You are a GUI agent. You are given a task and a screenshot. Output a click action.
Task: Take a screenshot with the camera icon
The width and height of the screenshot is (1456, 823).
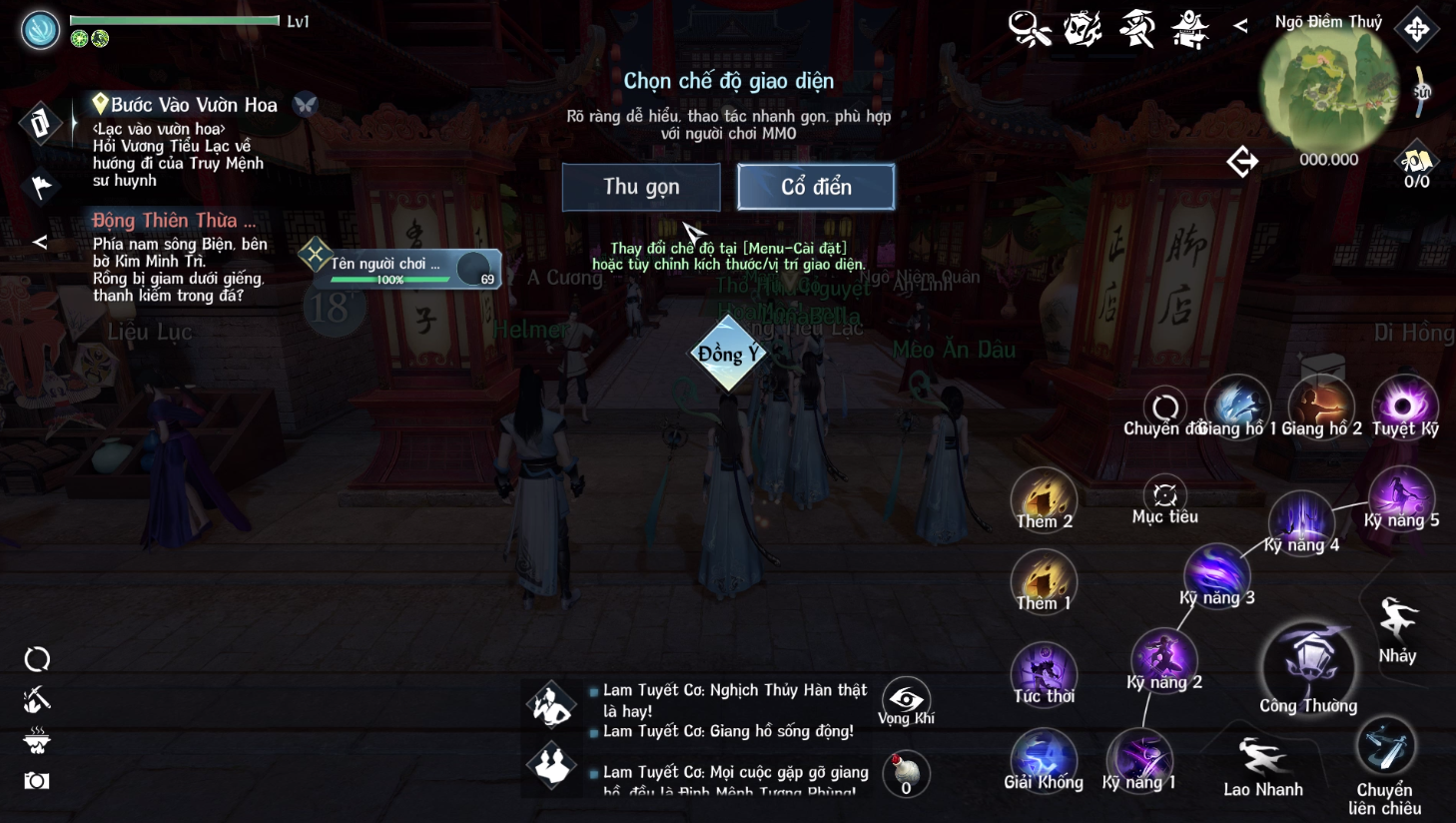pos(37,780)
